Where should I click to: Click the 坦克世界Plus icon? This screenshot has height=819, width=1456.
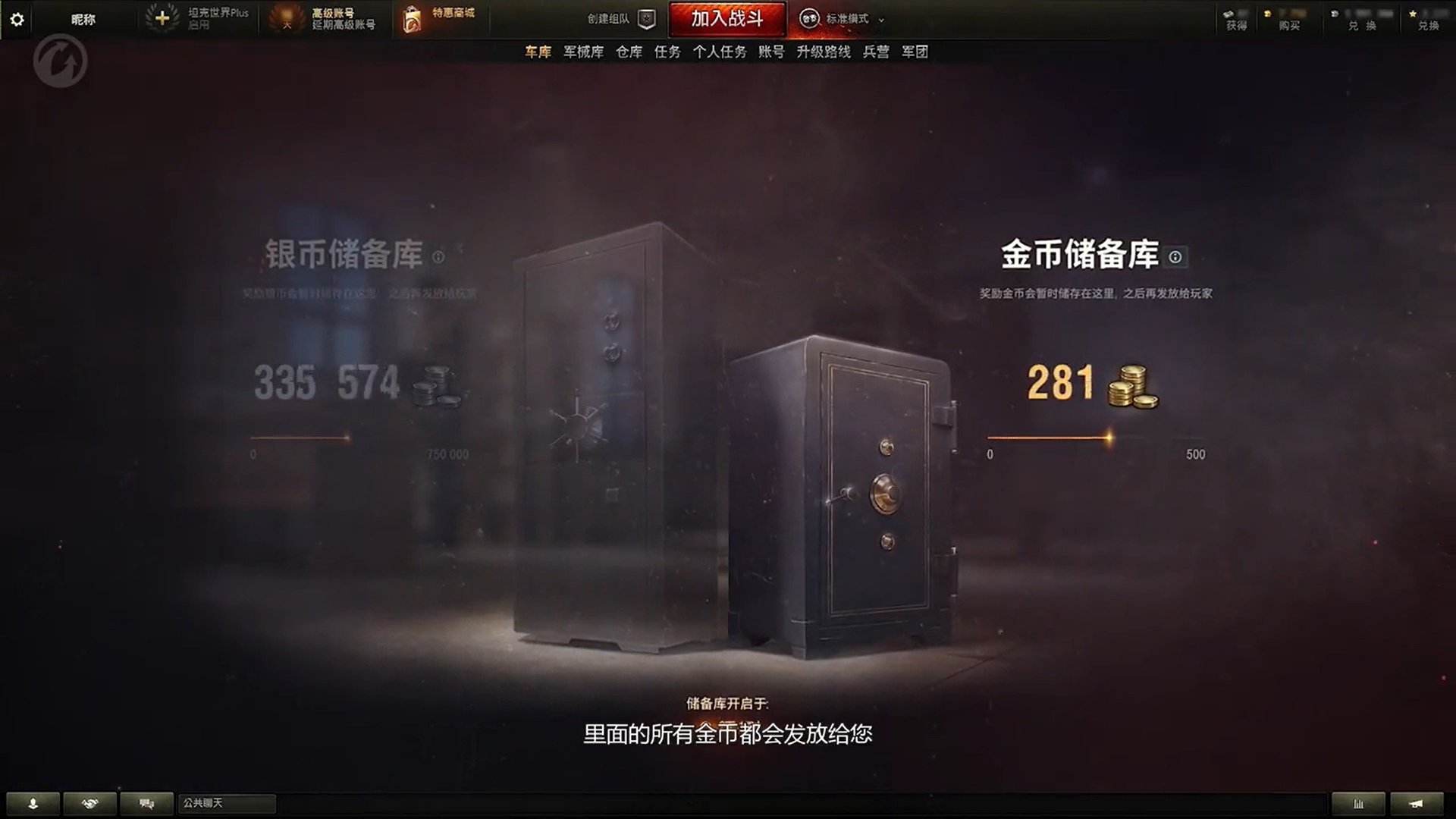click(161, 18)
